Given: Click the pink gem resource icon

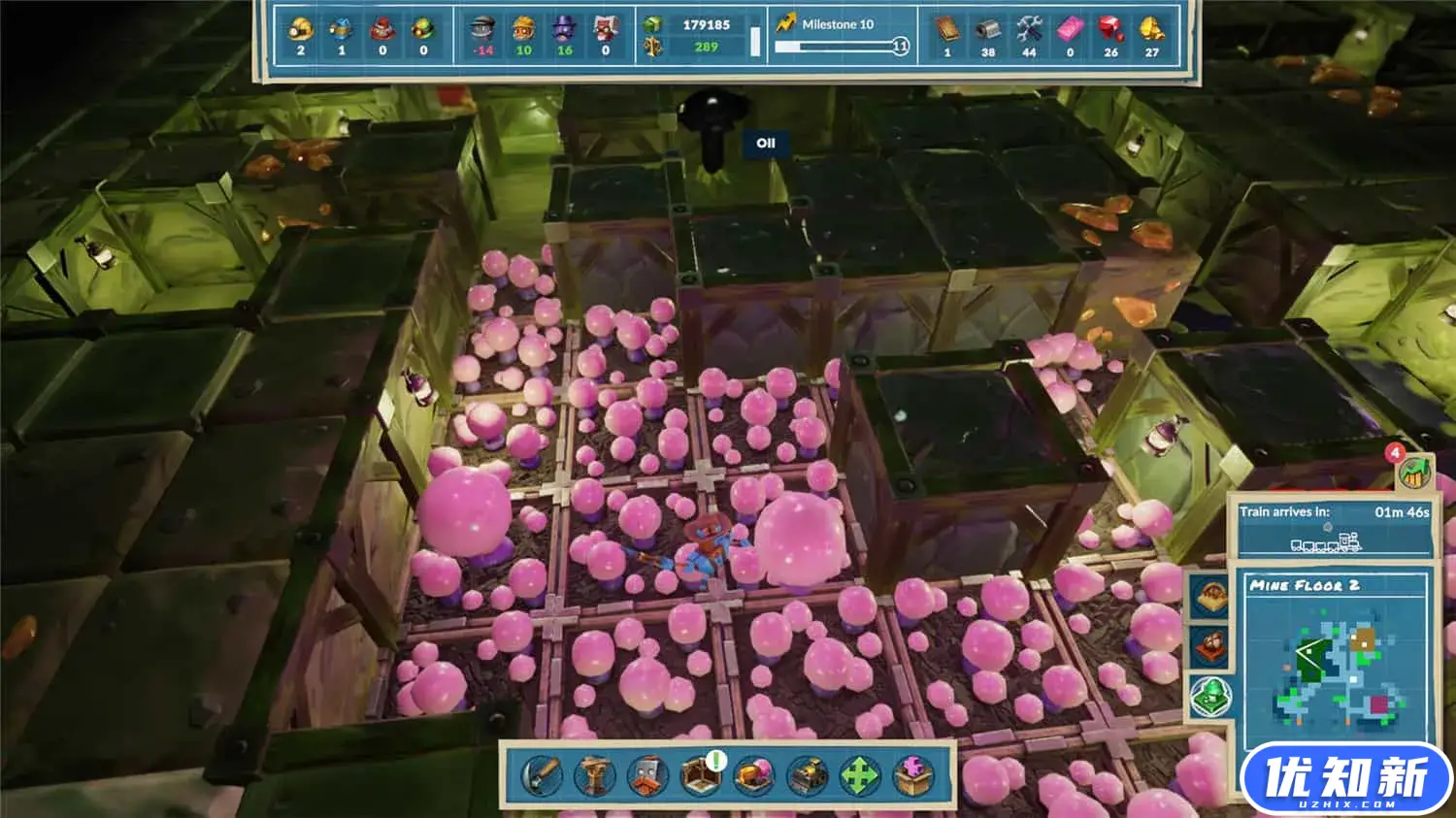Looking at the screenshot, I should (1070, 29).
